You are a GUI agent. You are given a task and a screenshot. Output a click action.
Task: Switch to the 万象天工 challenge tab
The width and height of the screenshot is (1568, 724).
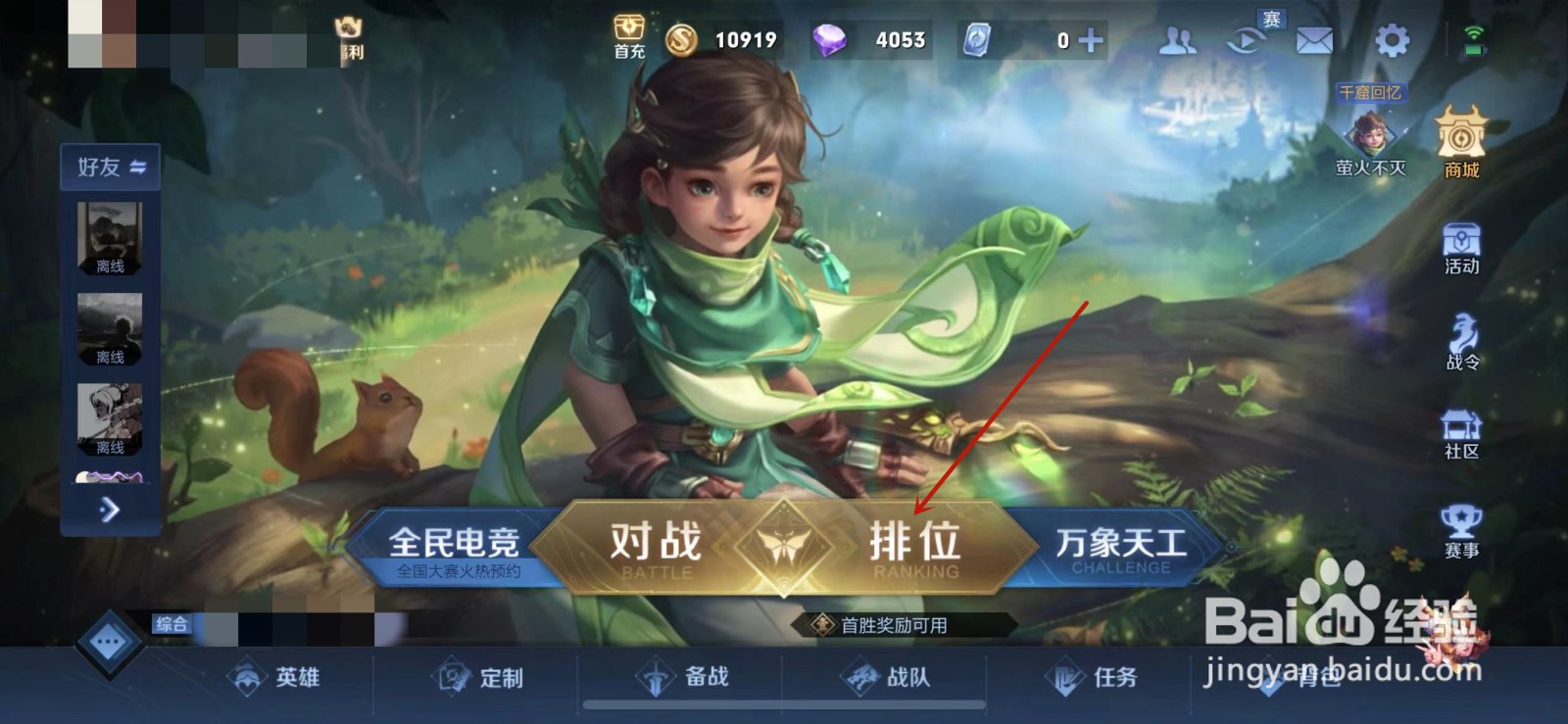(1119, 539)
